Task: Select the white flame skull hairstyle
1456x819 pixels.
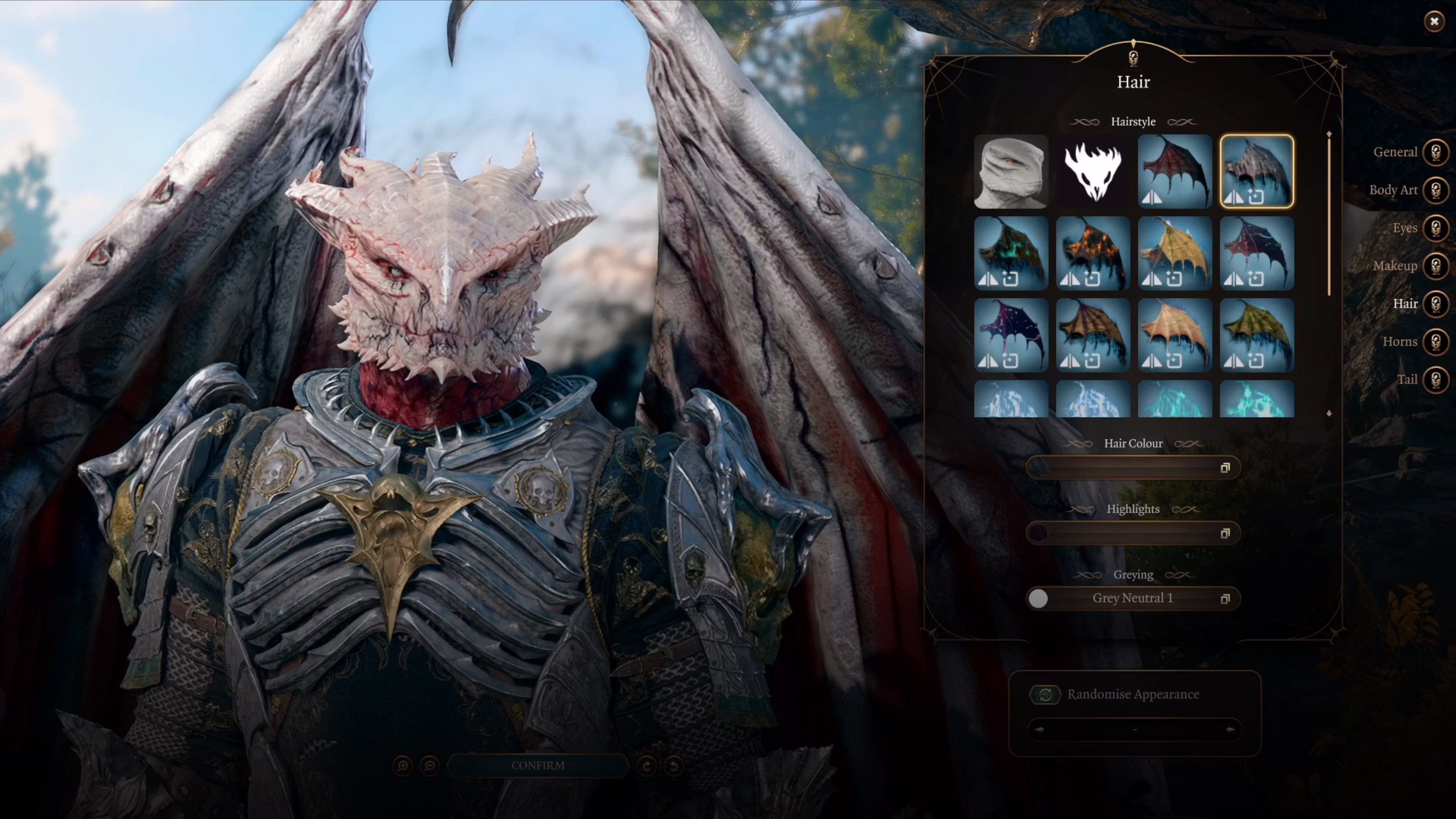Action: pyautogui.click(x=1092, y=171)
